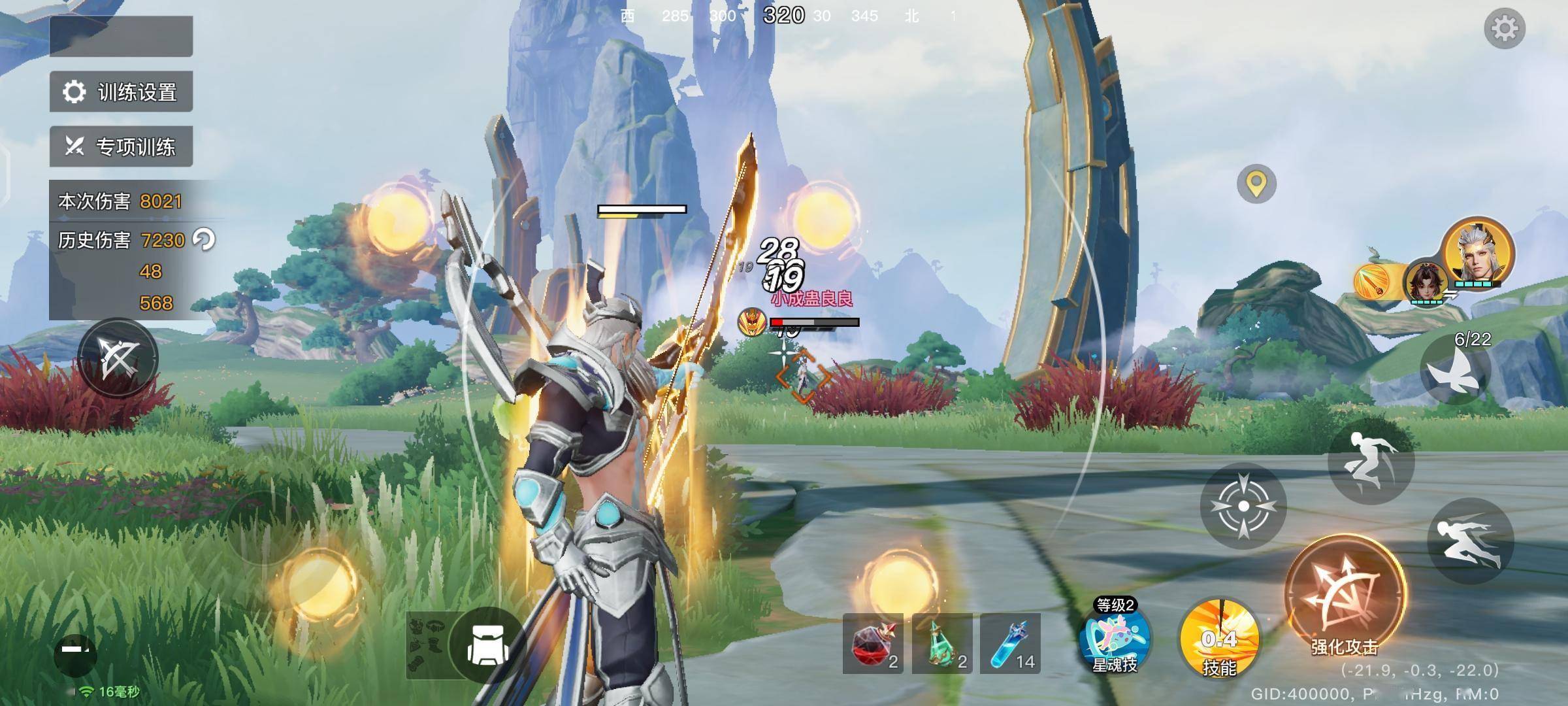Place a map marker with the pin icon
The width and height of the screenshot is (1568, 706).
coord(1256,184)
